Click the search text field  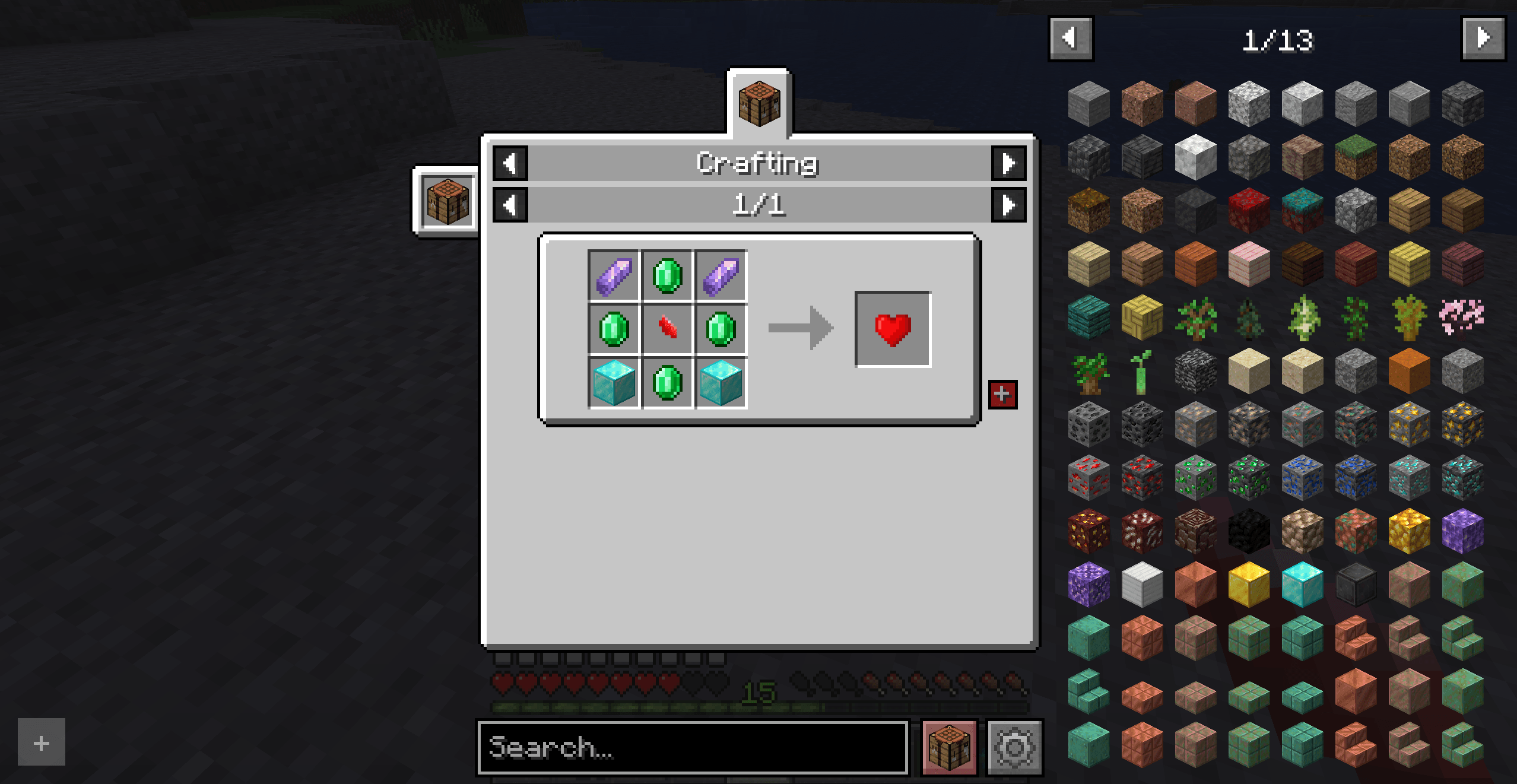[x=694, y=749]
